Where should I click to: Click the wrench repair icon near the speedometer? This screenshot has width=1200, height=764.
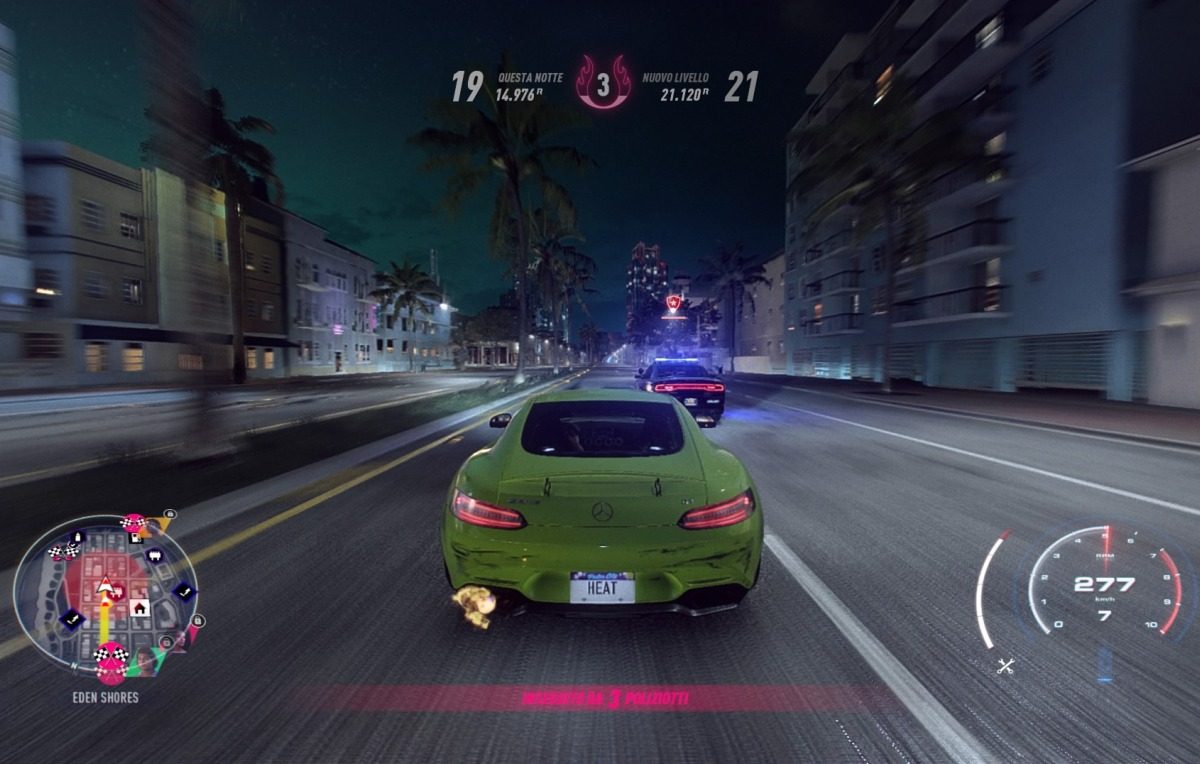click(x=1005, y=666)
